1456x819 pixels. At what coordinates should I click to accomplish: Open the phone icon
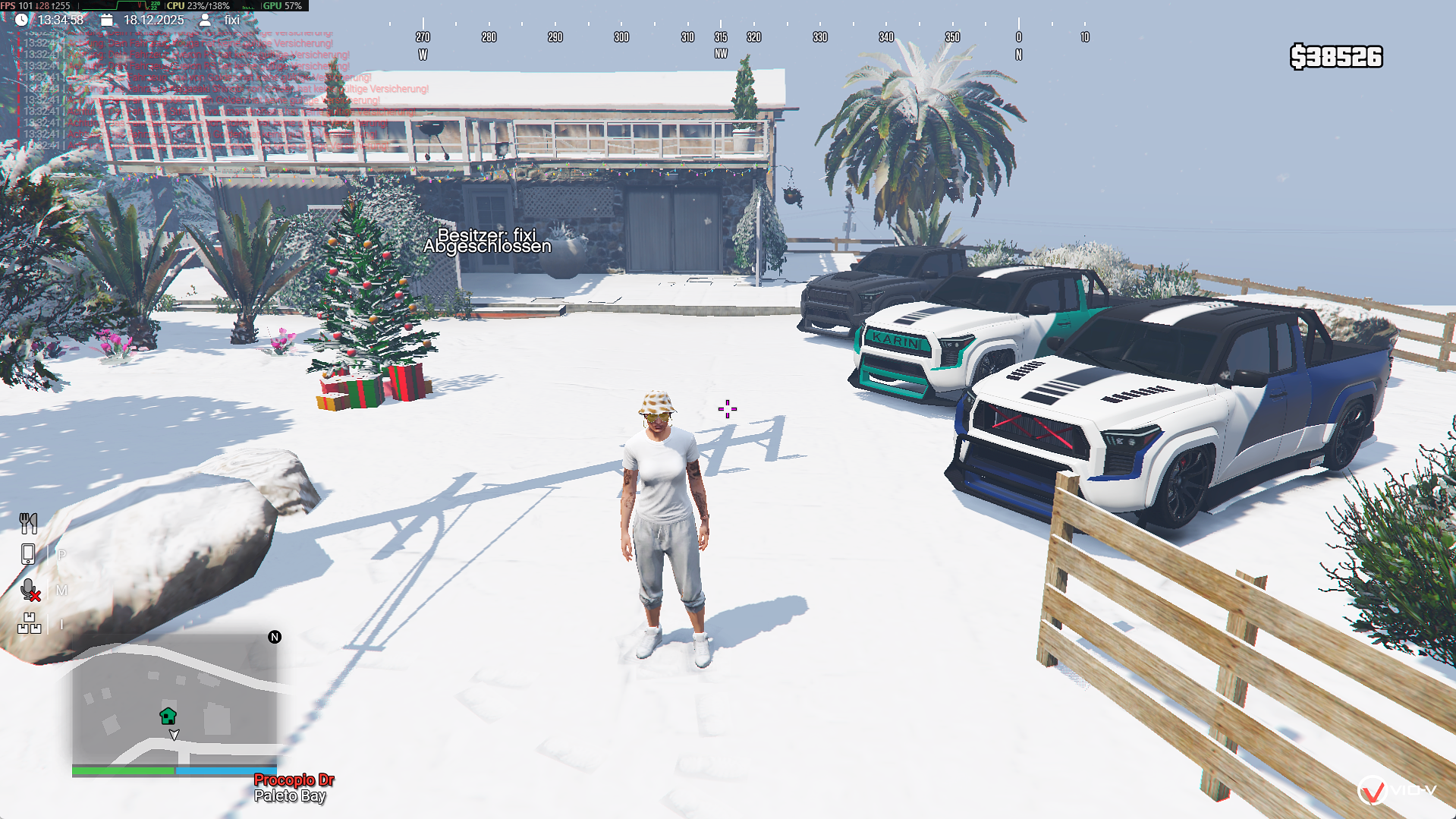pyautogui.click(x=28, y=554)
